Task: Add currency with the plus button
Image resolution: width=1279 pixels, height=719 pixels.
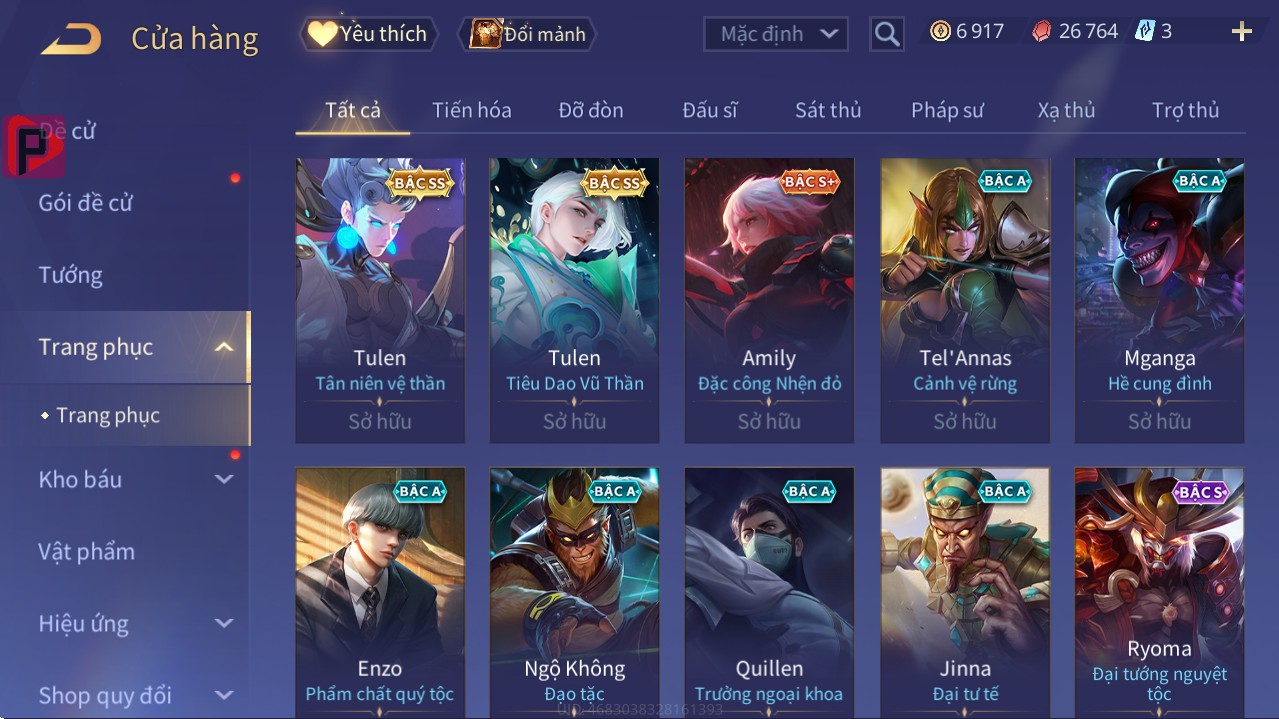Action: [x=1241, y=32]
